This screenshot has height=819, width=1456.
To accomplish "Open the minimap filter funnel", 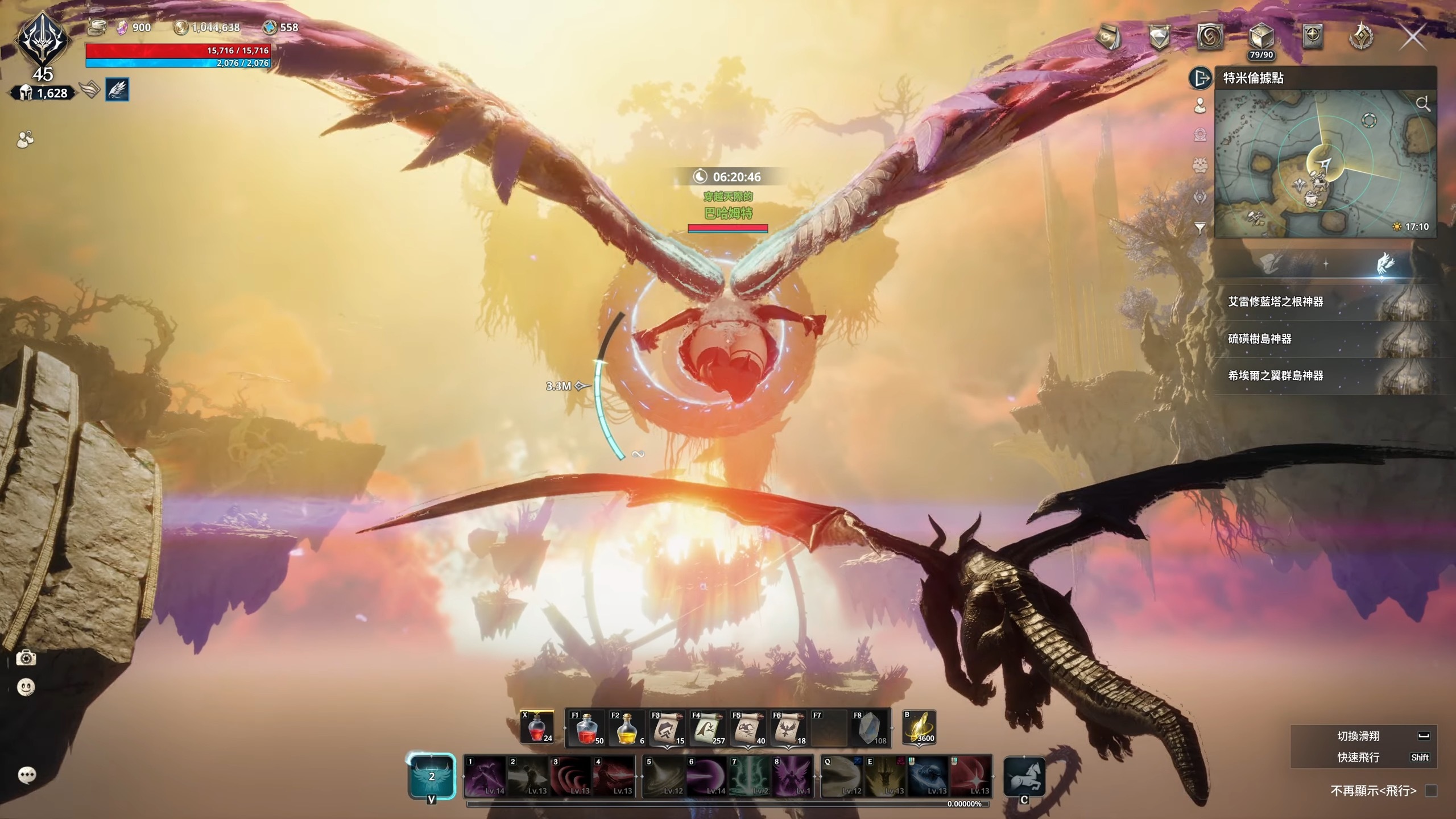I will pyautogui.click(x=1200, y=228).
